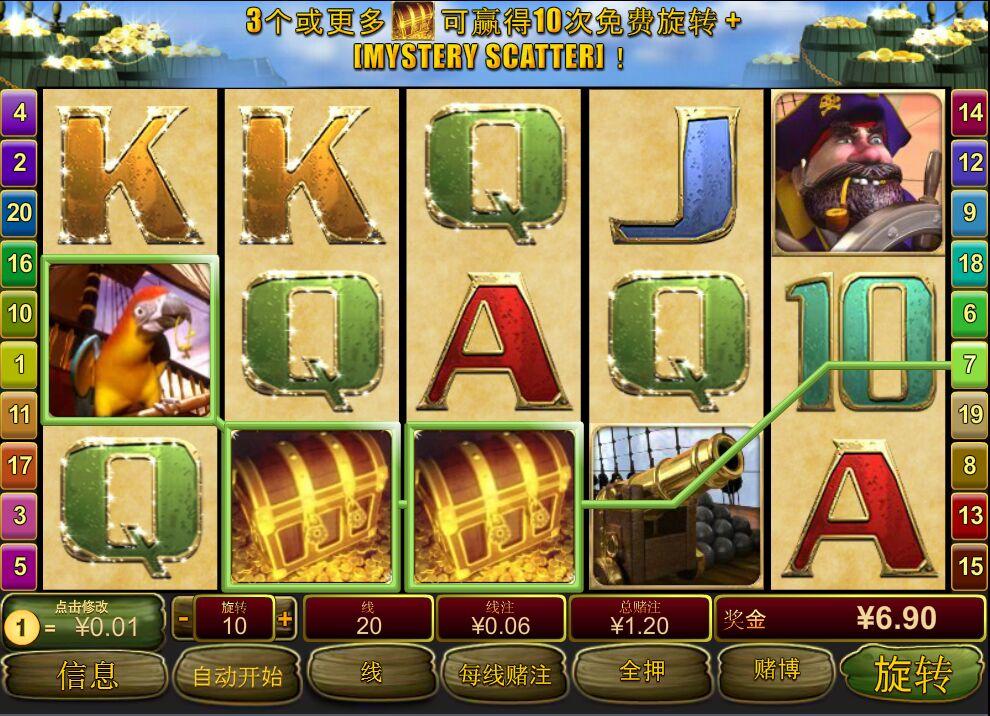Increase spin count with the plus button
Viewport: 990px width, 716px height.
285,619
